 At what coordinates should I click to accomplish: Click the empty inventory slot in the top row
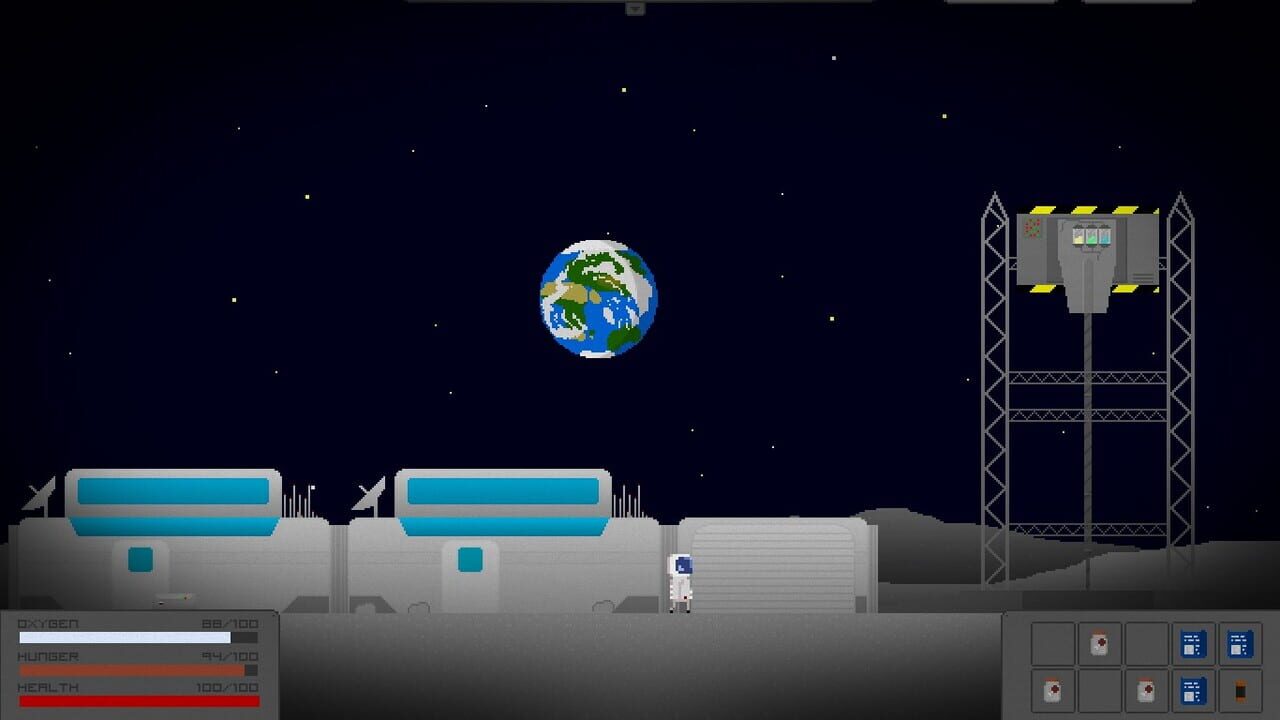1053,645
